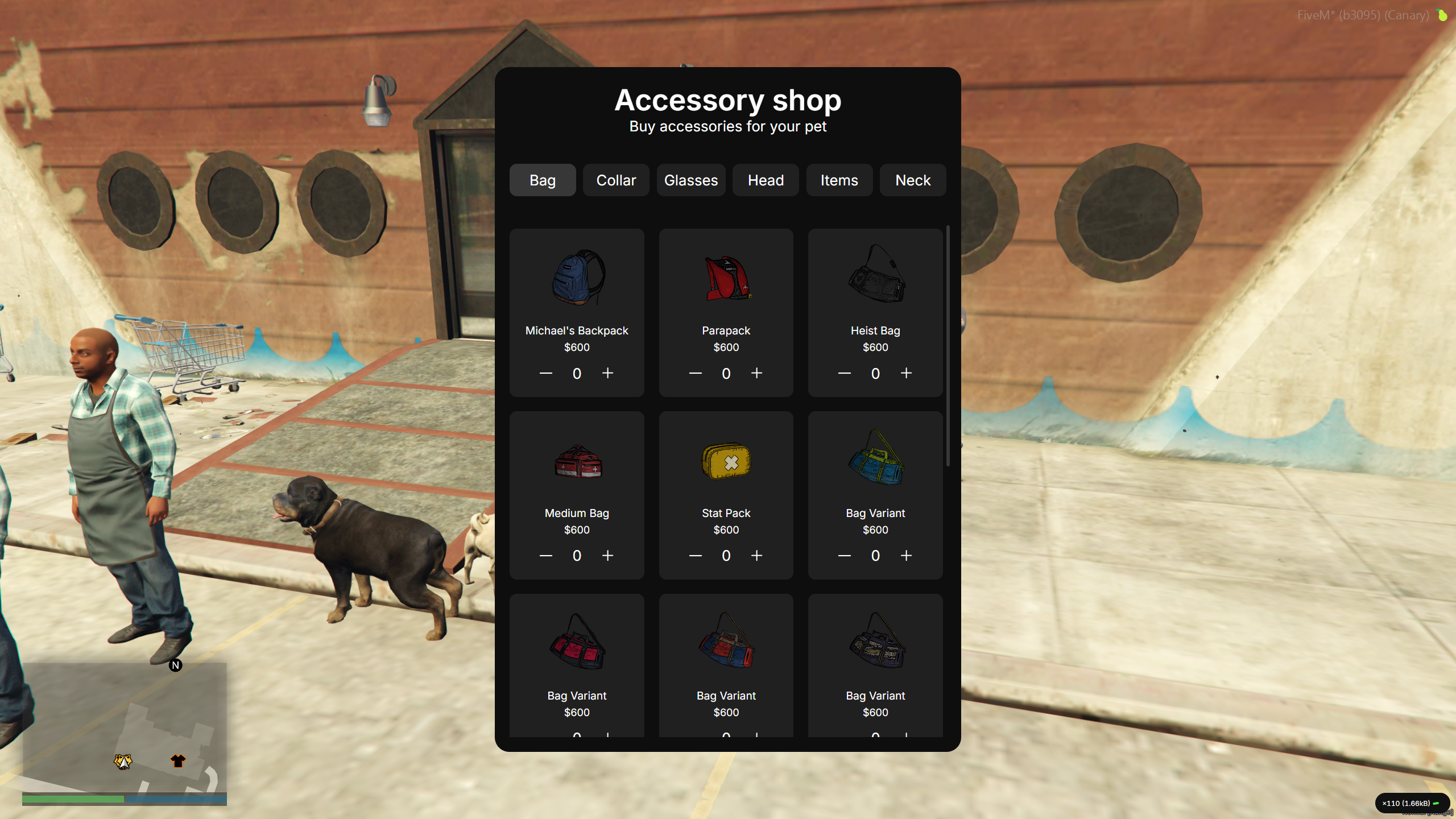
Task: Open the Neck accessories tab
Action: click(x=913, y=180)
